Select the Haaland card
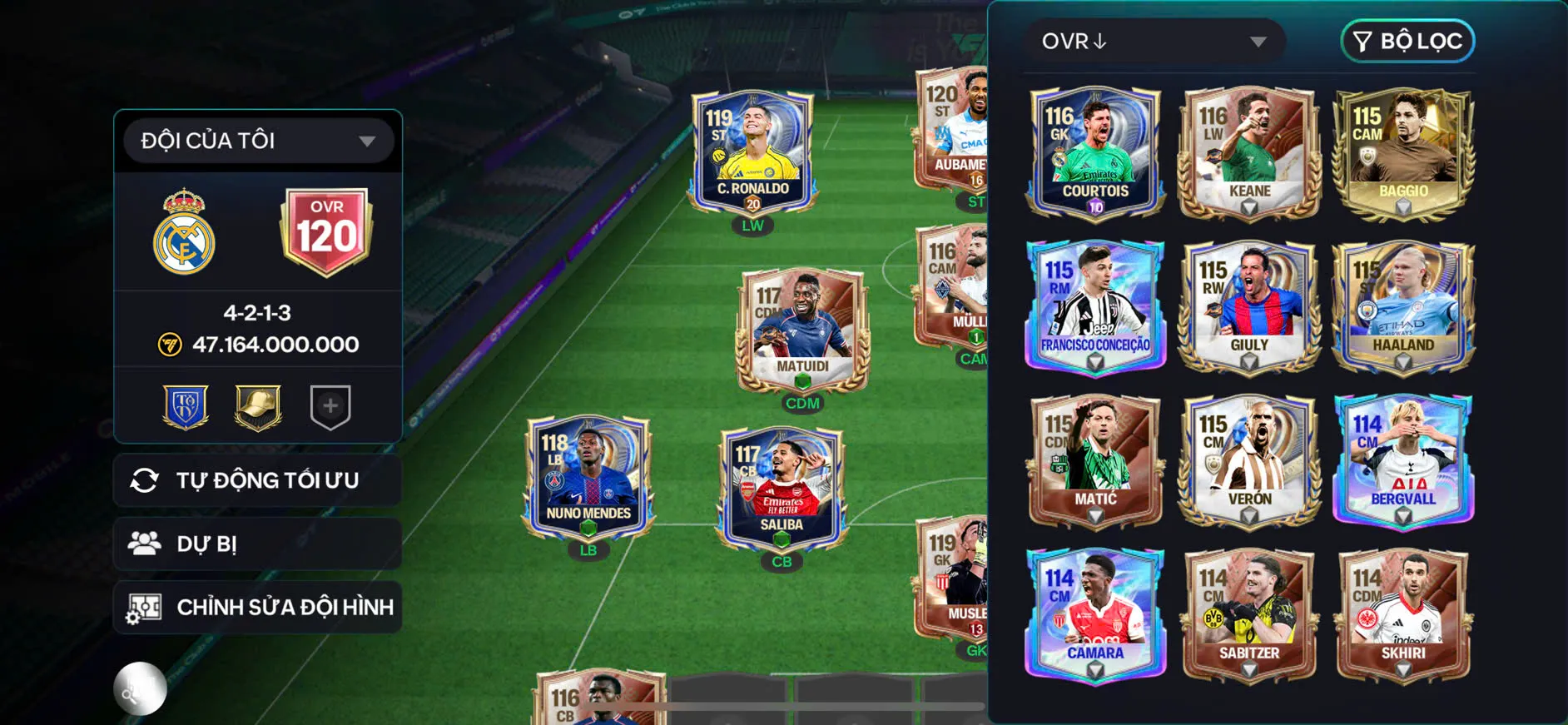This screenshot has height=725, width=1568. [x=1403, y=305]
